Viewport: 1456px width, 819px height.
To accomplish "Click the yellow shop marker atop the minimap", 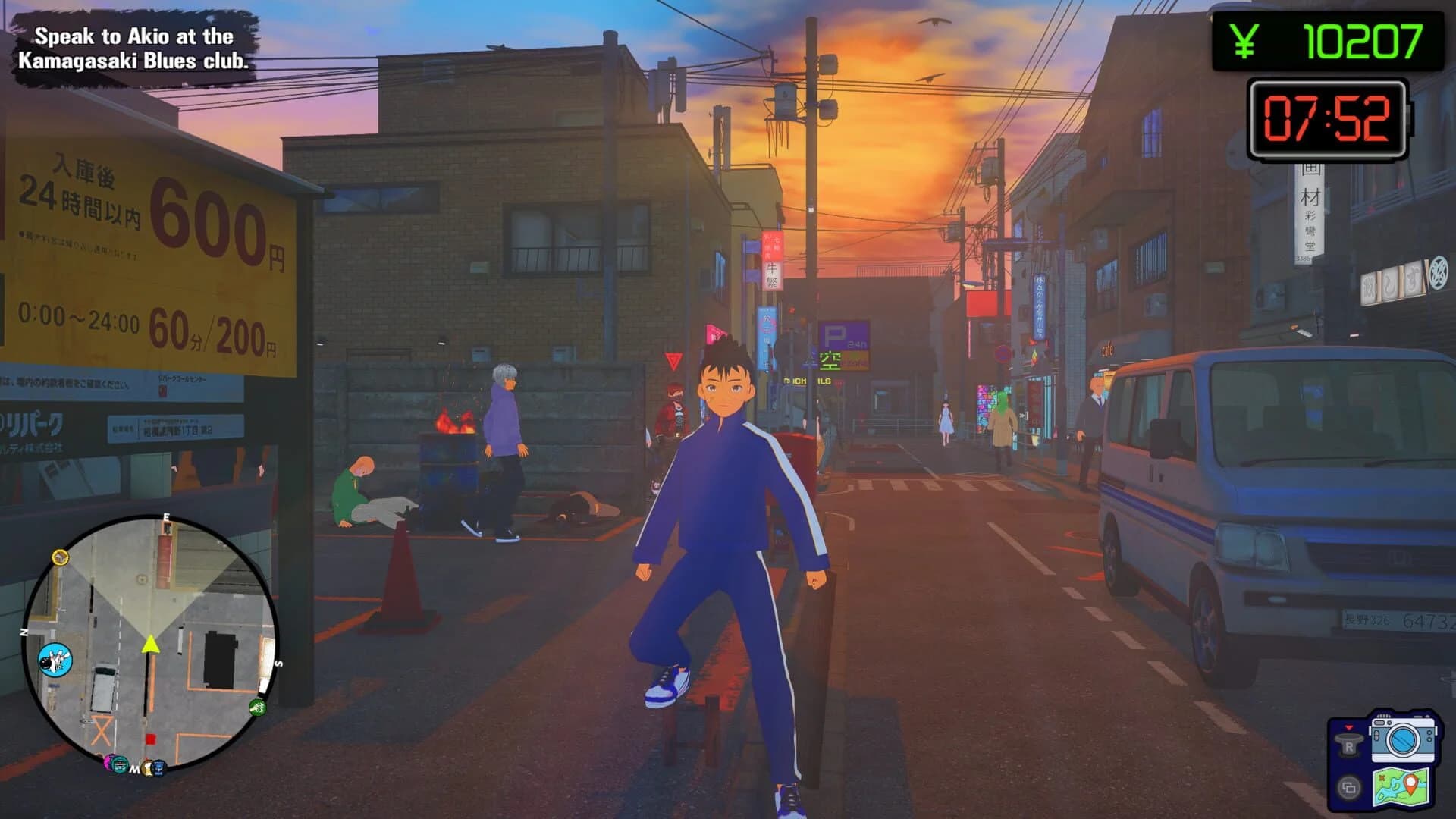I will [60, 557].
